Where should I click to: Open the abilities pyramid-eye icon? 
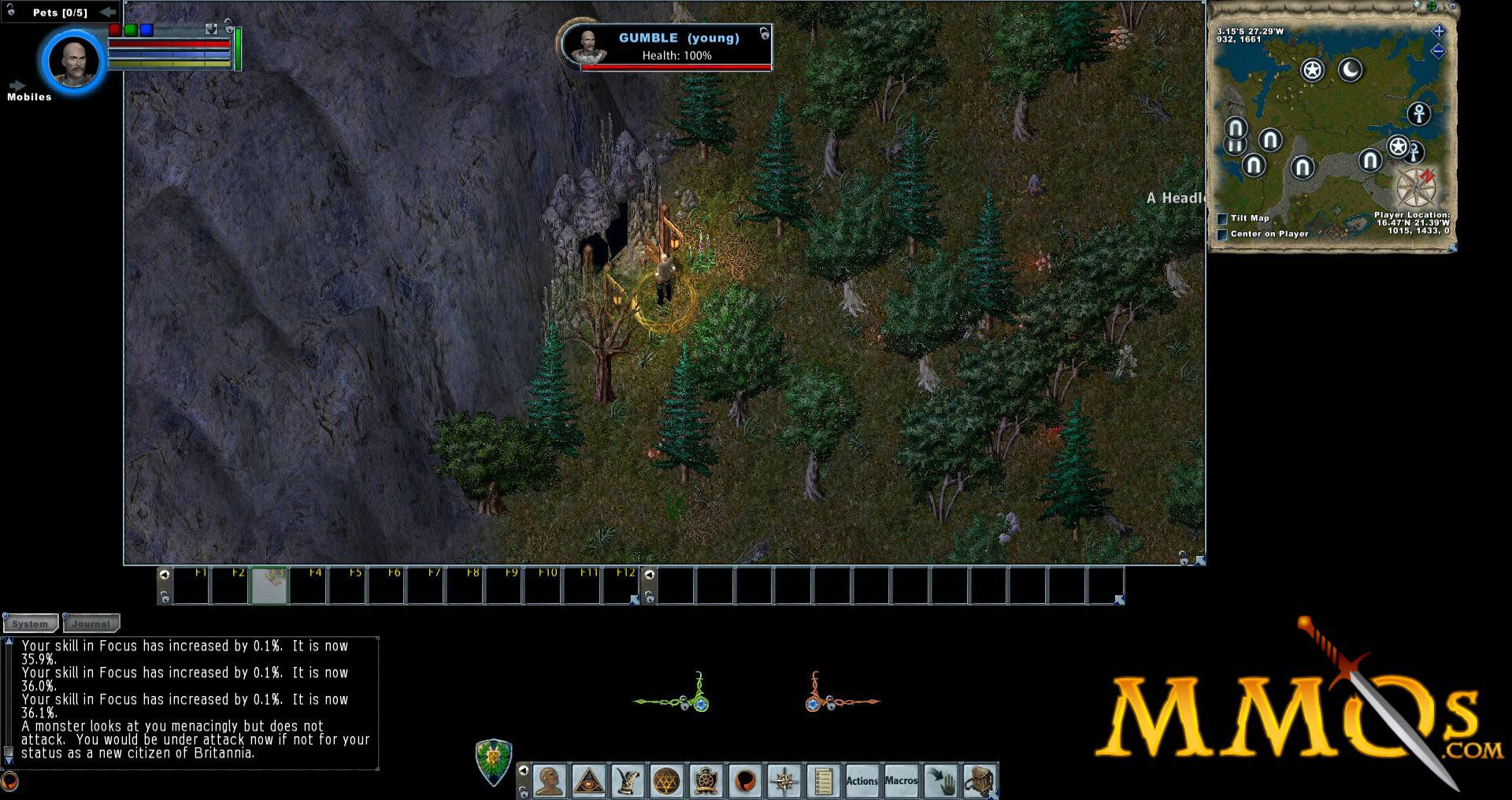590,781
